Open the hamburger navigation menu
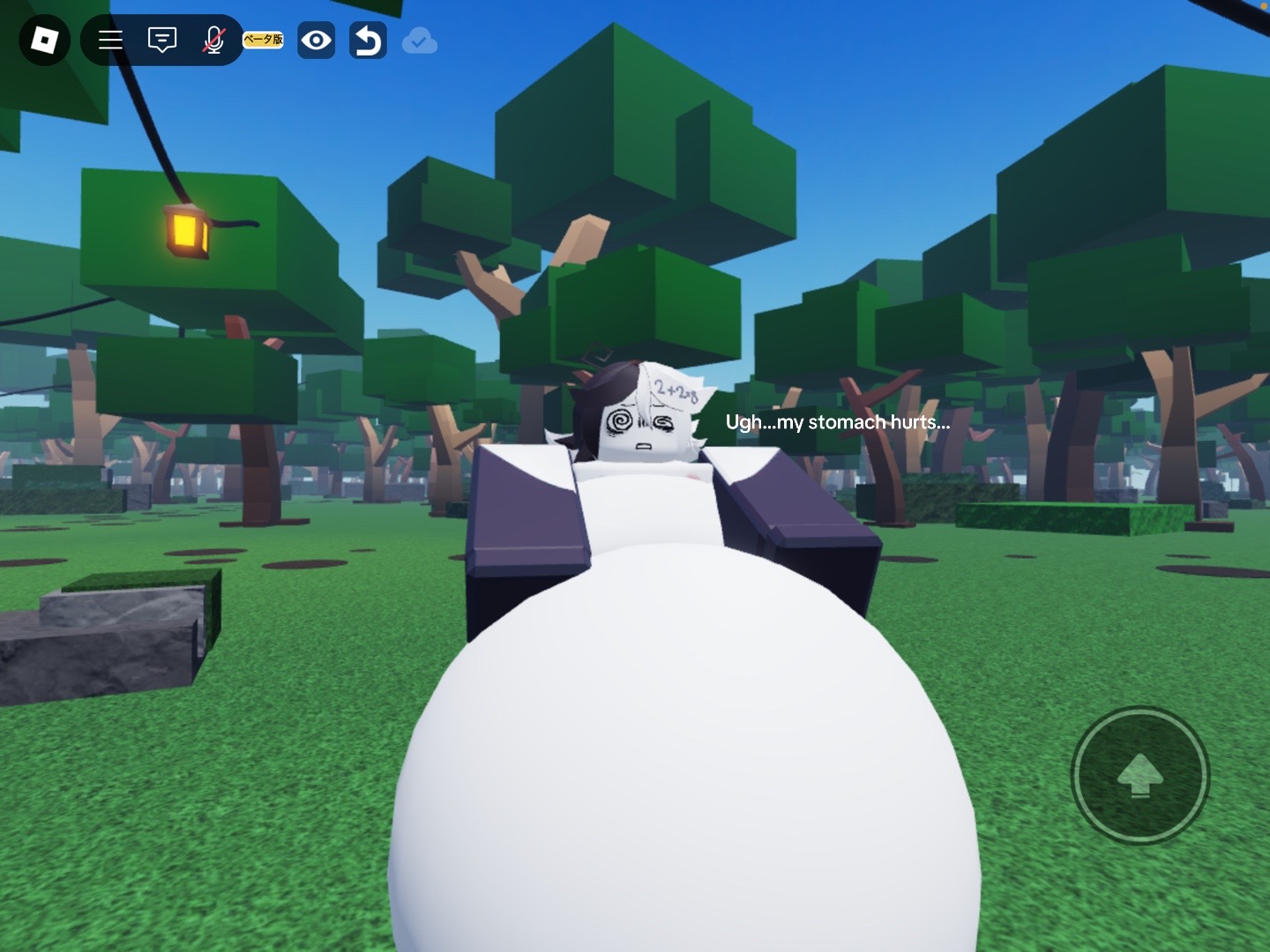 pyautogui.click(x=109, y=40)
